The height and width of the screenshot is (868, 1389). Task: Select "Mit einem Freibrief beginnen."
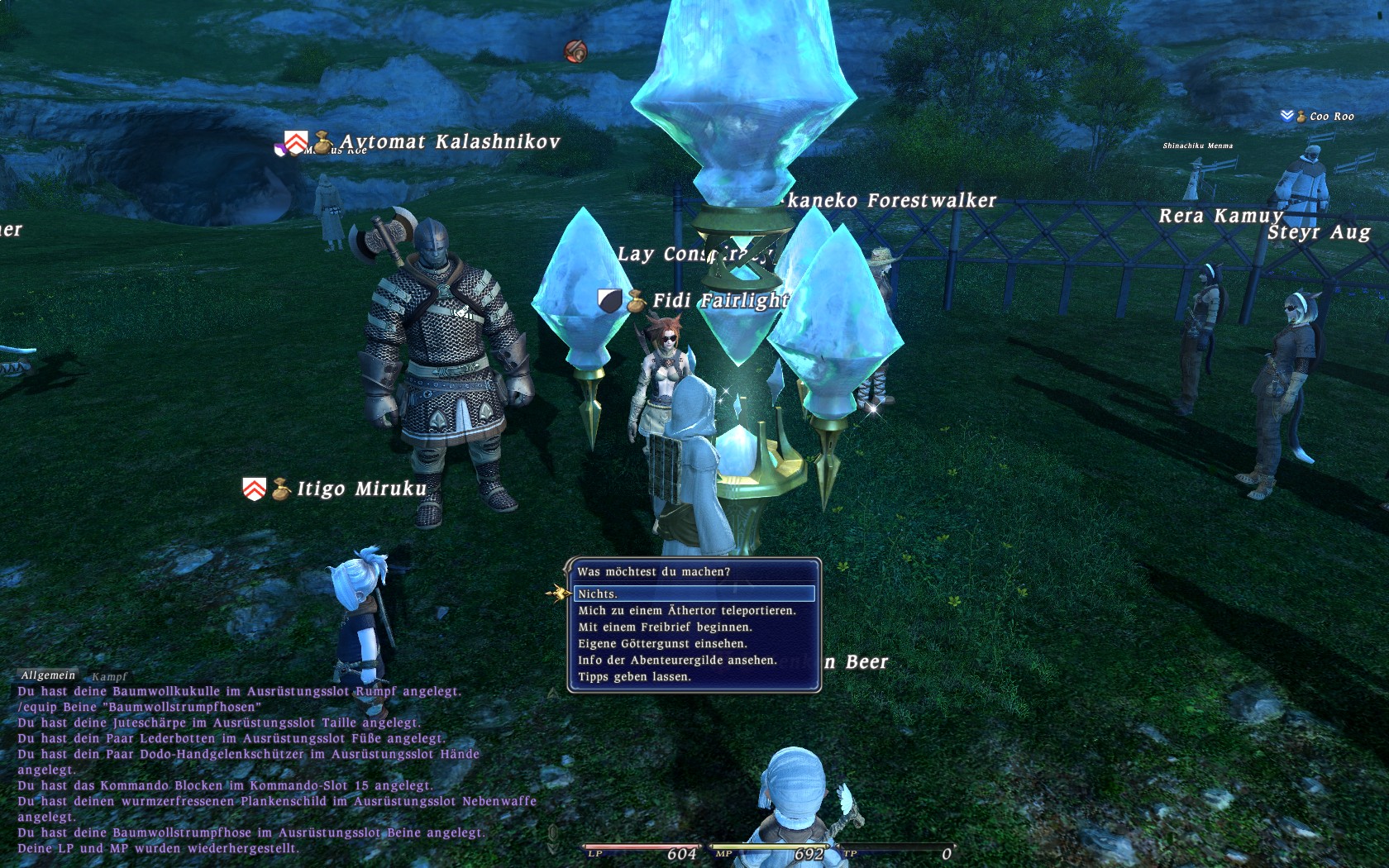(665, 627)
